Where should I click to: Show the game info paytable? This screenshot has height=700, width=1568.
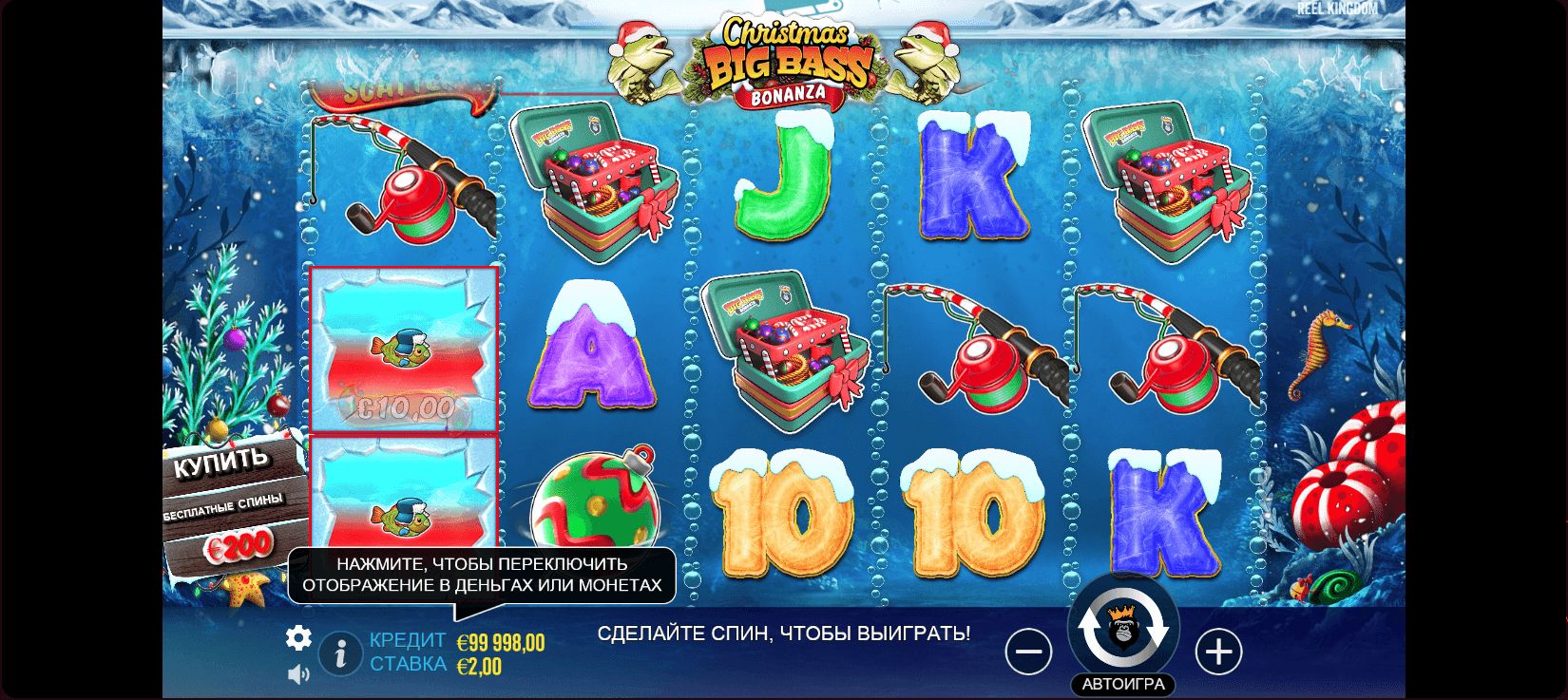340,653
